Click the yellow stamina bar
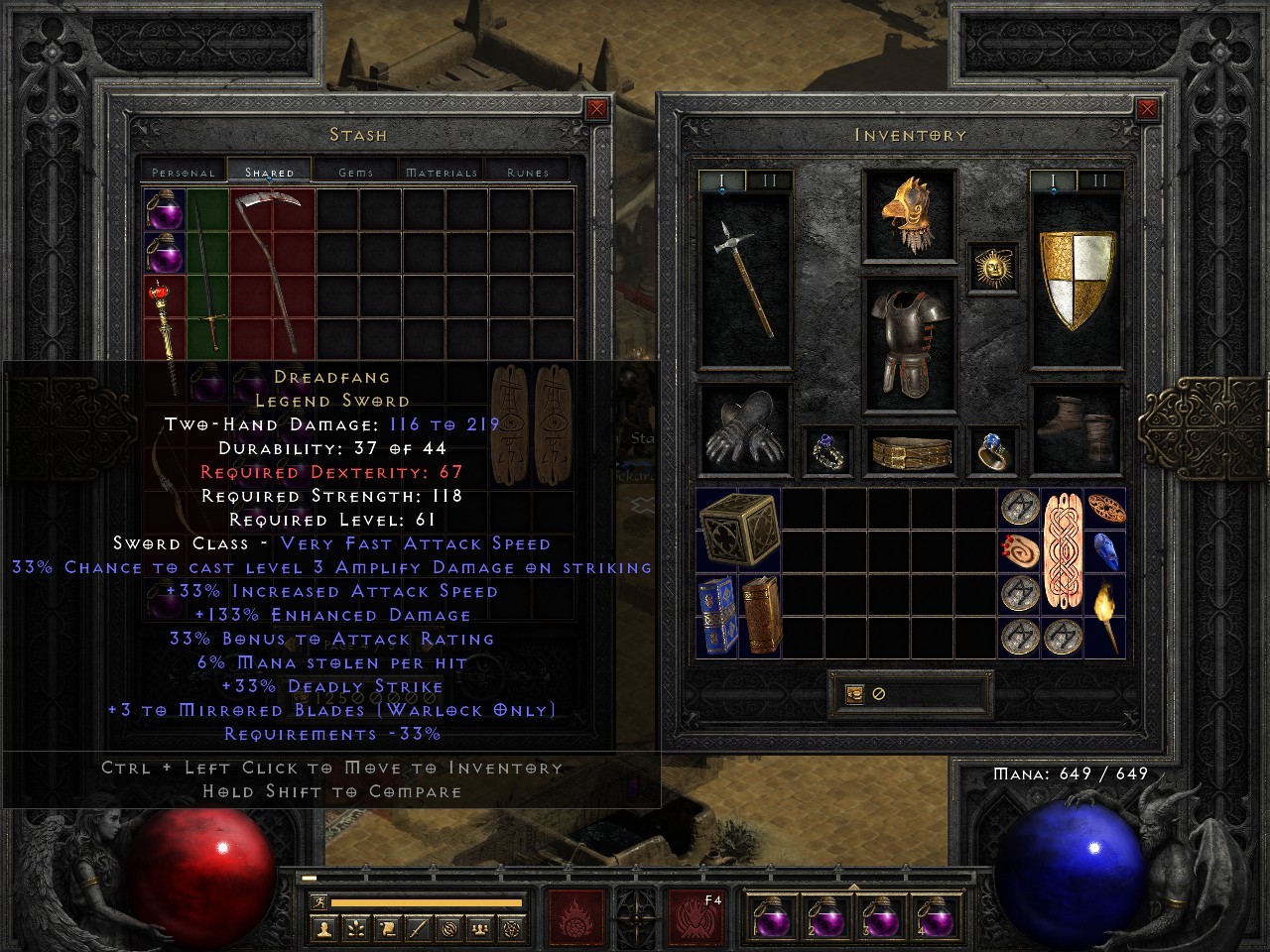The width and height of the screenshot is (1270, 952). click(427, 903)
